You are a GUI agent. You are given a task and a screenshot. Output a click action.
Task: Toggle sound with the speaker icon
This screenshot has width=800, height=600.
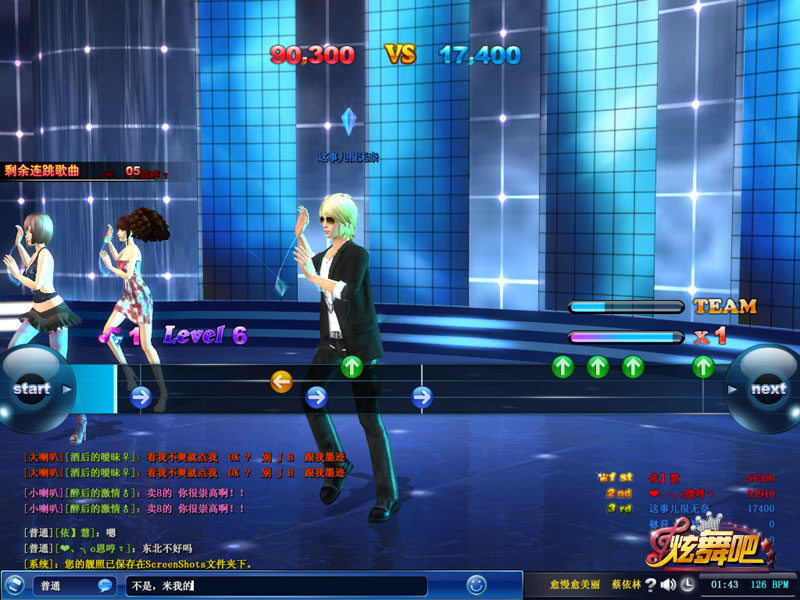tap(668, 584)
